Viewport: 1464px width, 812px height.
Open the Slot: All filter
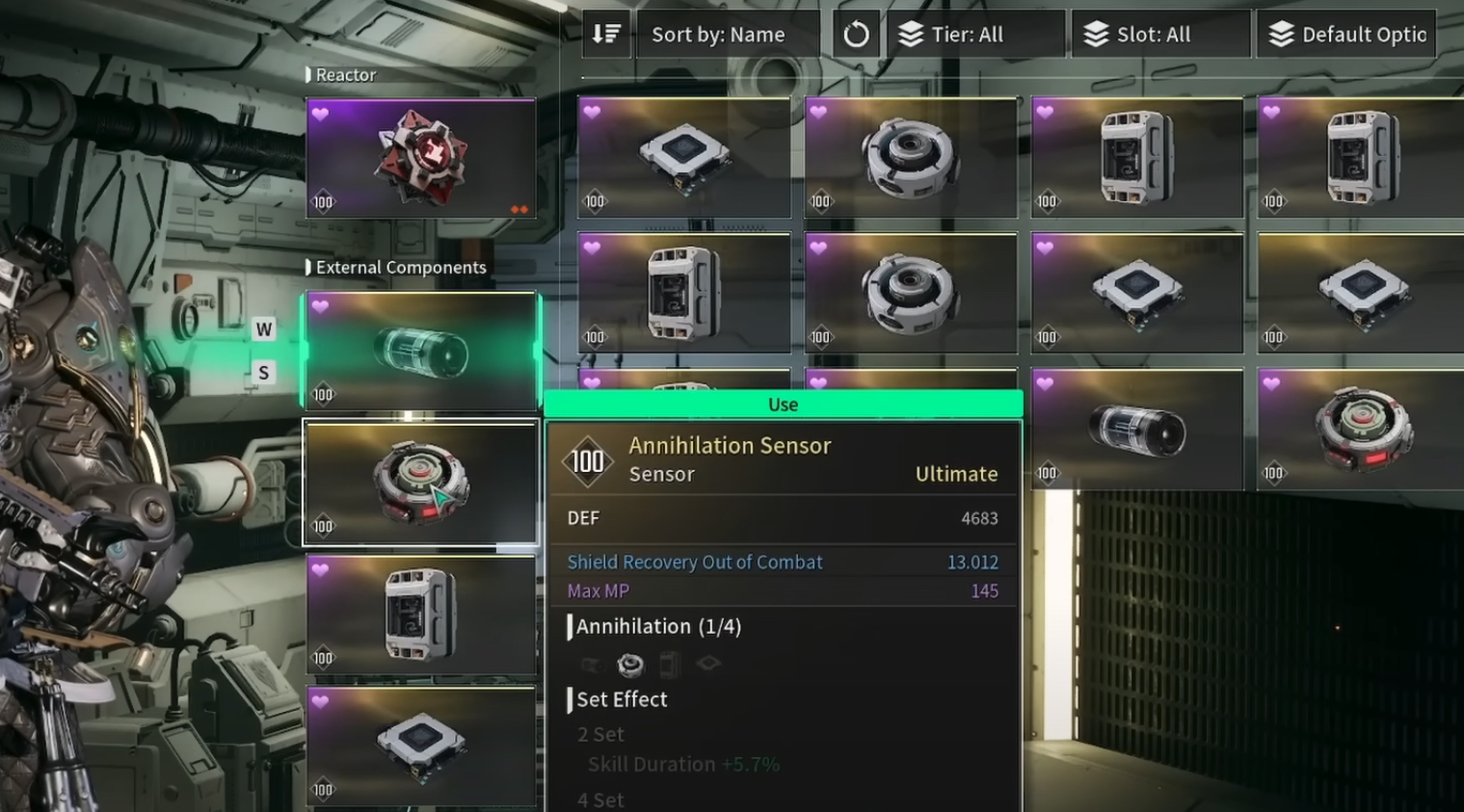pos(1160,35)
